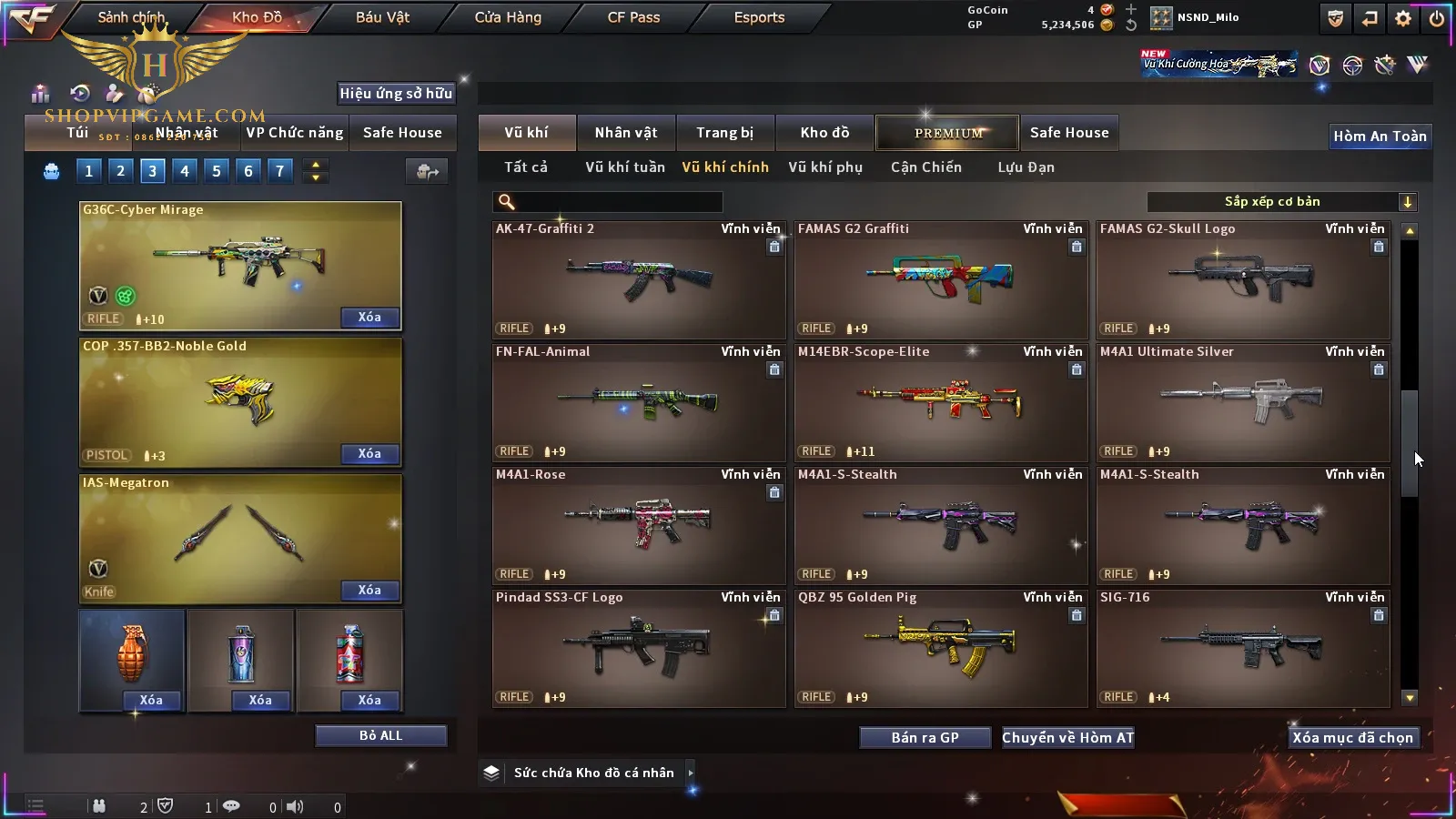
Task: Open the settings gear icon
Action: pyautogui.click(x=1403, y=18)
